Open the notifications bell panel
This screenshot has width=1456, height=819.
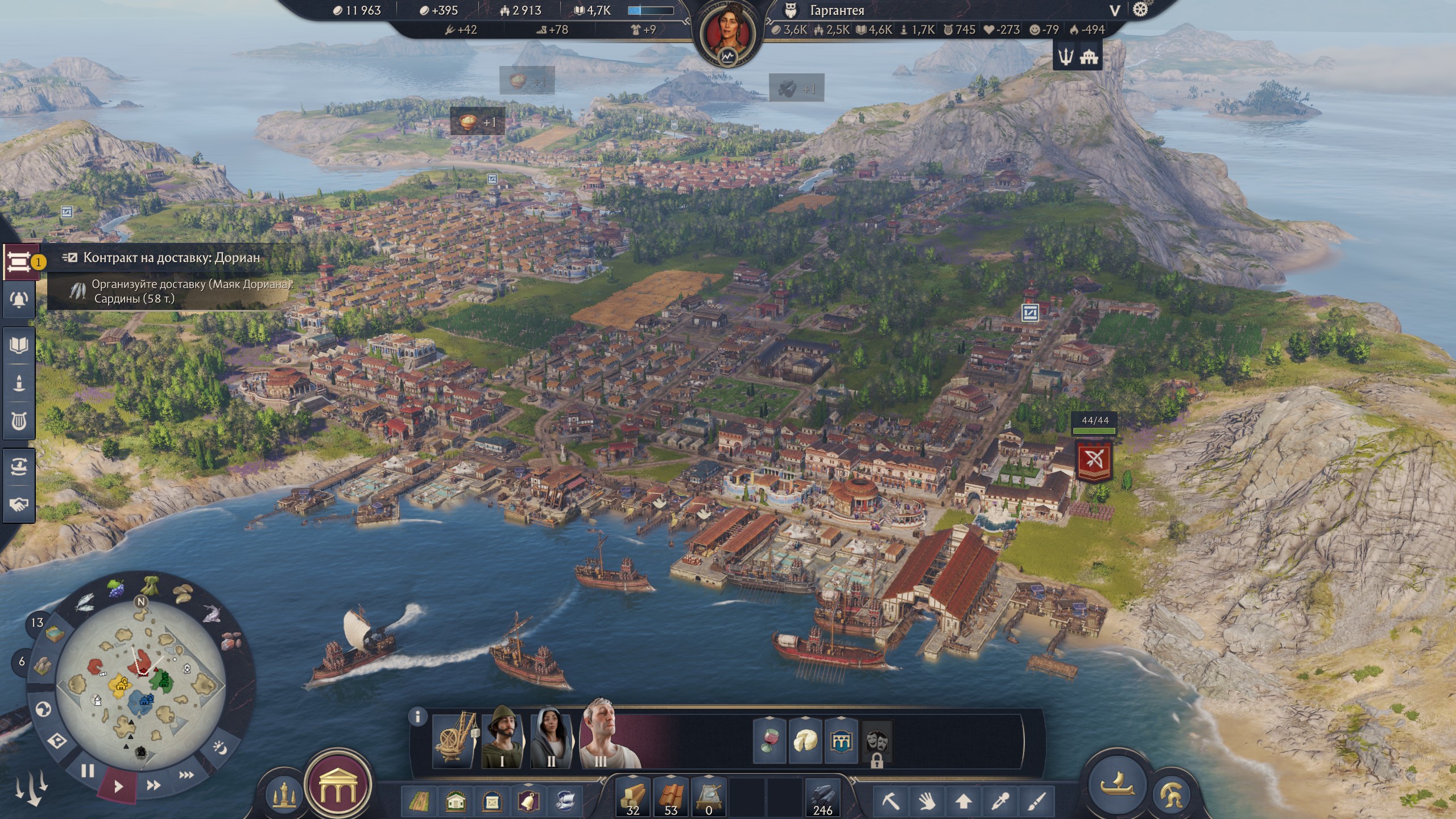19,300
